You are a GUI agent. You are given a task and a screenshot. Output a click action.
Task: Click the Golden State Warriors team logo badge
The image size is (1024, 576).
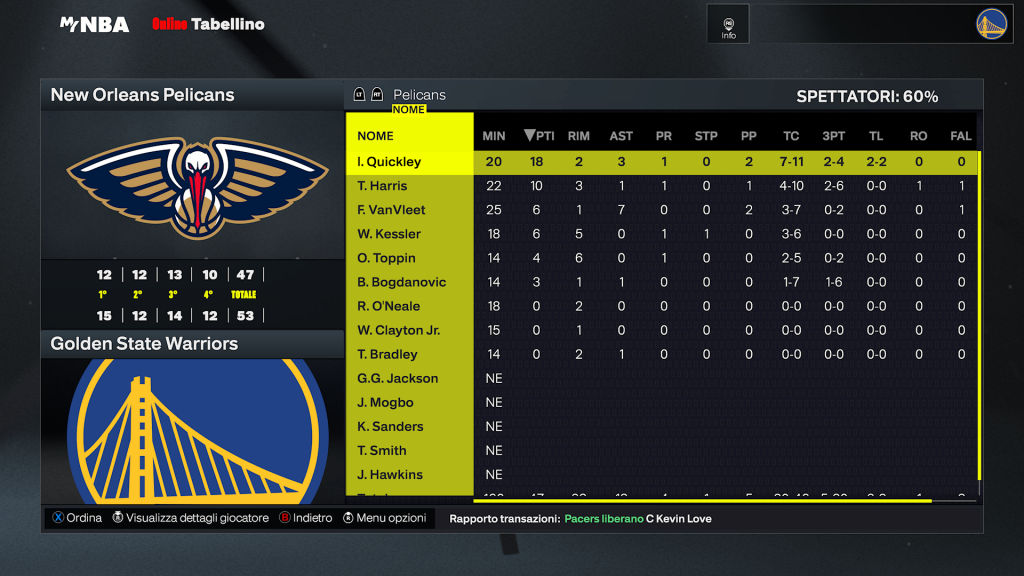point(991,24)
